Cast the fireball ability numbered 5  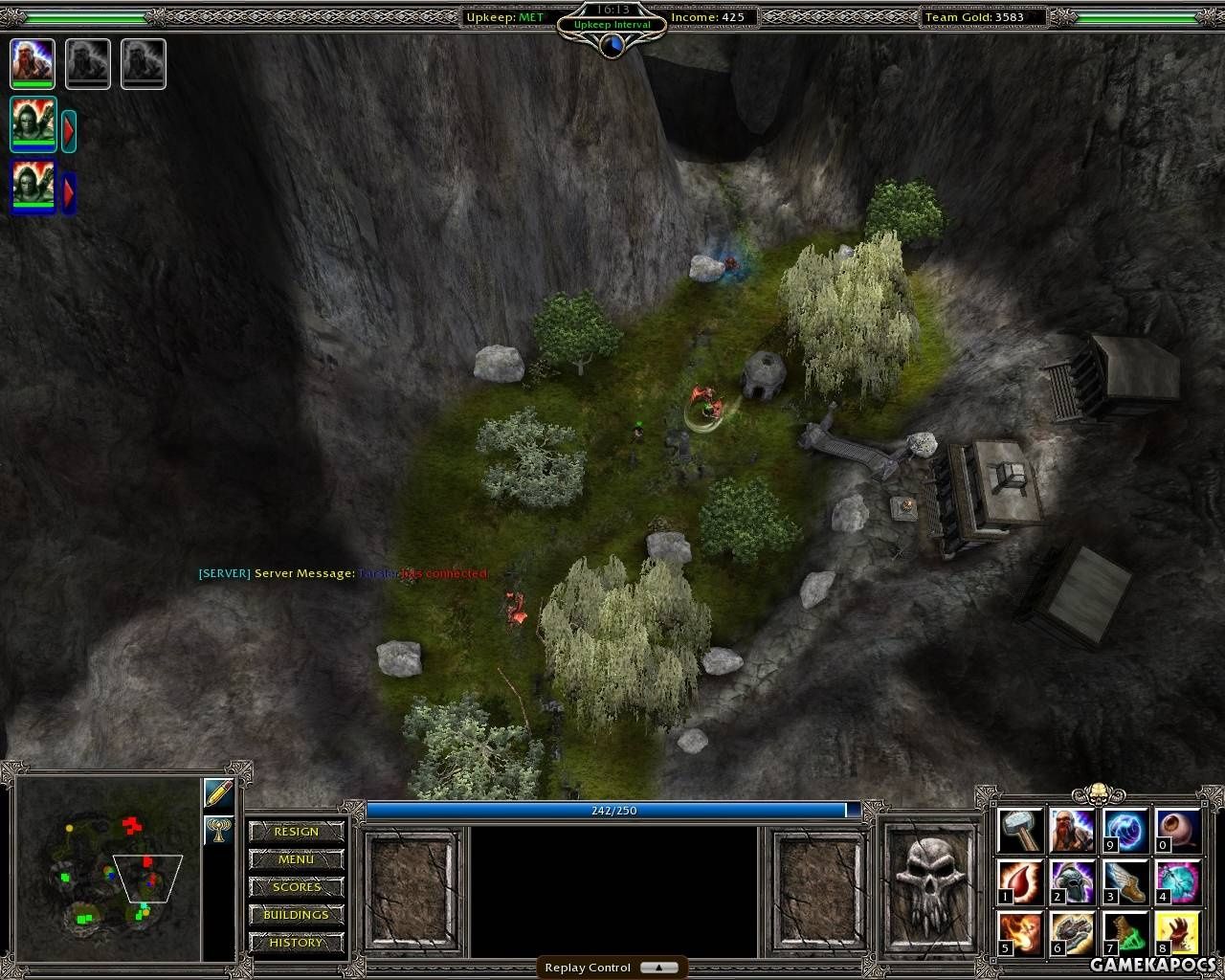[1020, 934]
